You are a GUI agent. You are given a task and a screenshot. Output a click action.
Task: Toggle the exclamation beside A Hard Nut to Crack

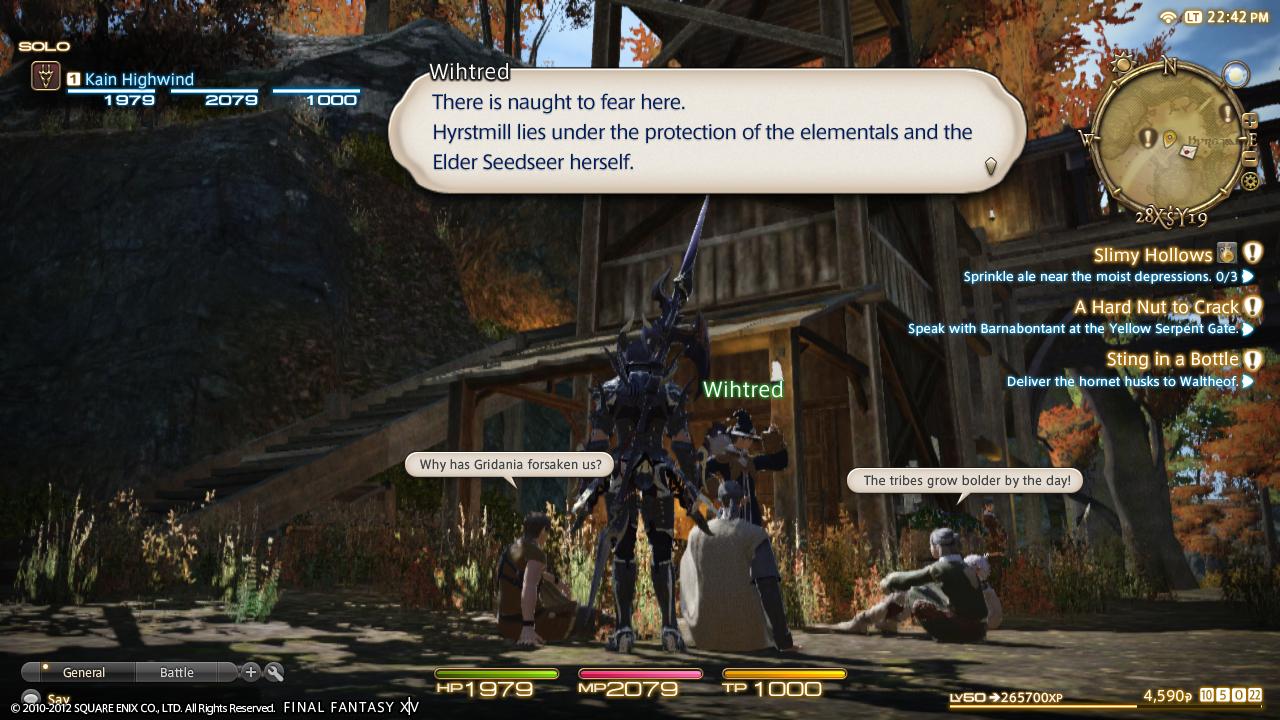pyautogui.click(x=1252, y=307)
